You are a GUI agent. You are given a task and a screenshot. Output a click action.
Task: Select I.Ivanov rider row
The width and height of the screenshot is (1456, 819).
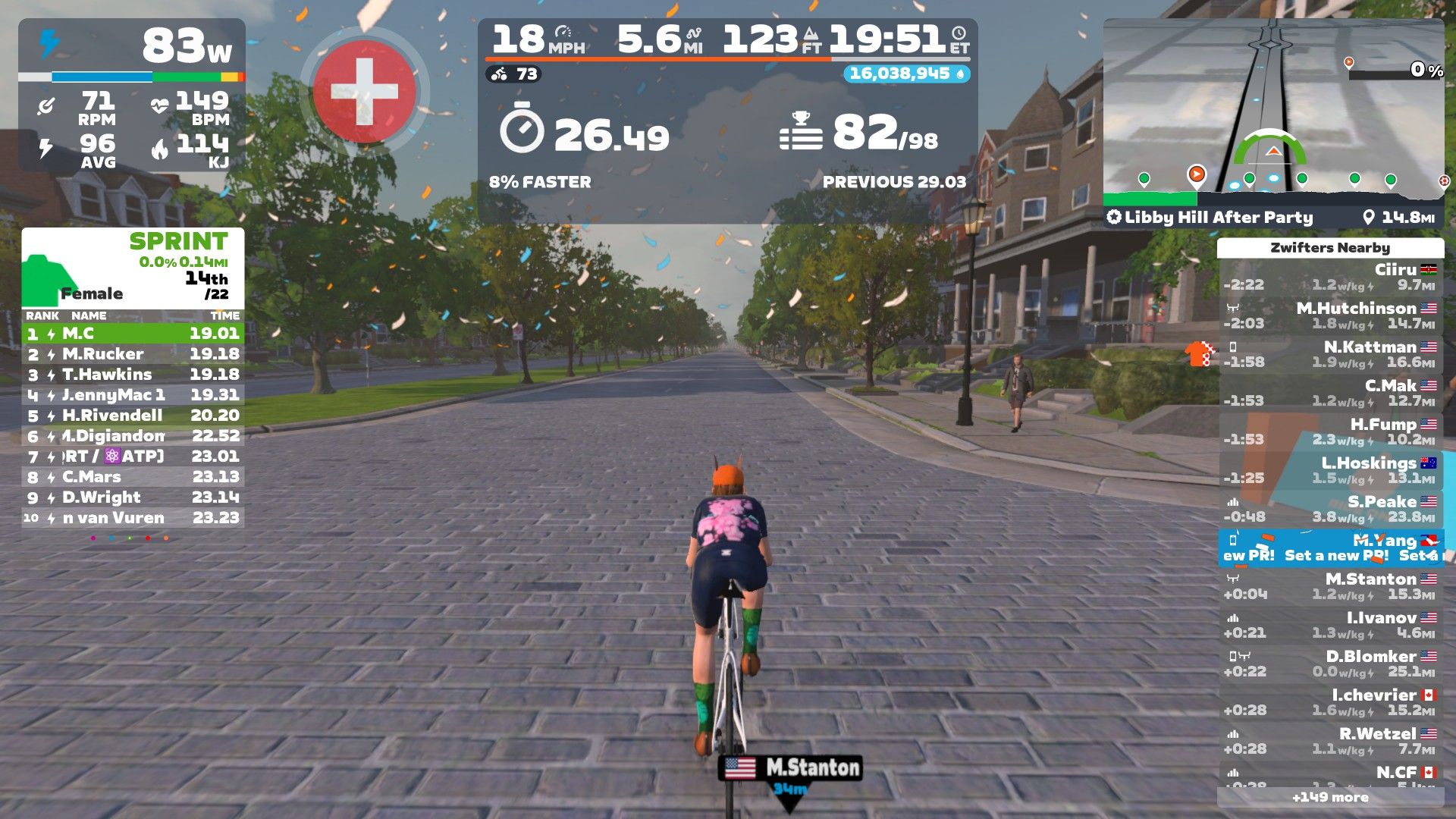tap(1330, 625)
